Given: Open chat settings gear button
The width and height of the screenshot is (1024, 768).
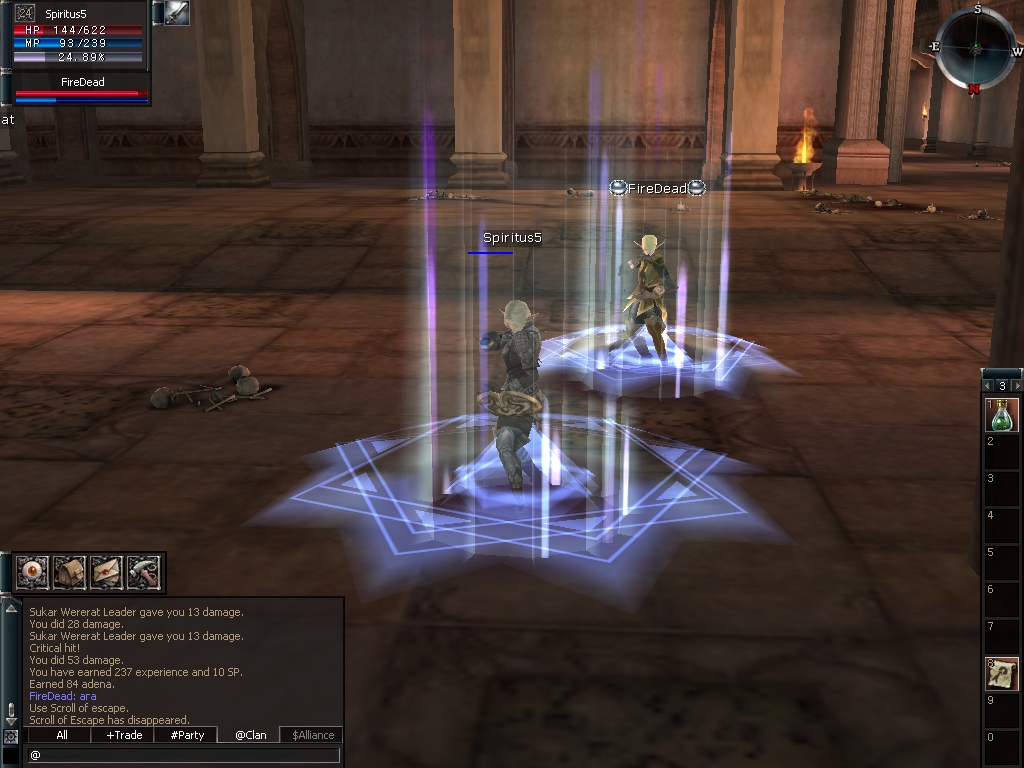Looking at the screenshot, I should click(11, 736).
